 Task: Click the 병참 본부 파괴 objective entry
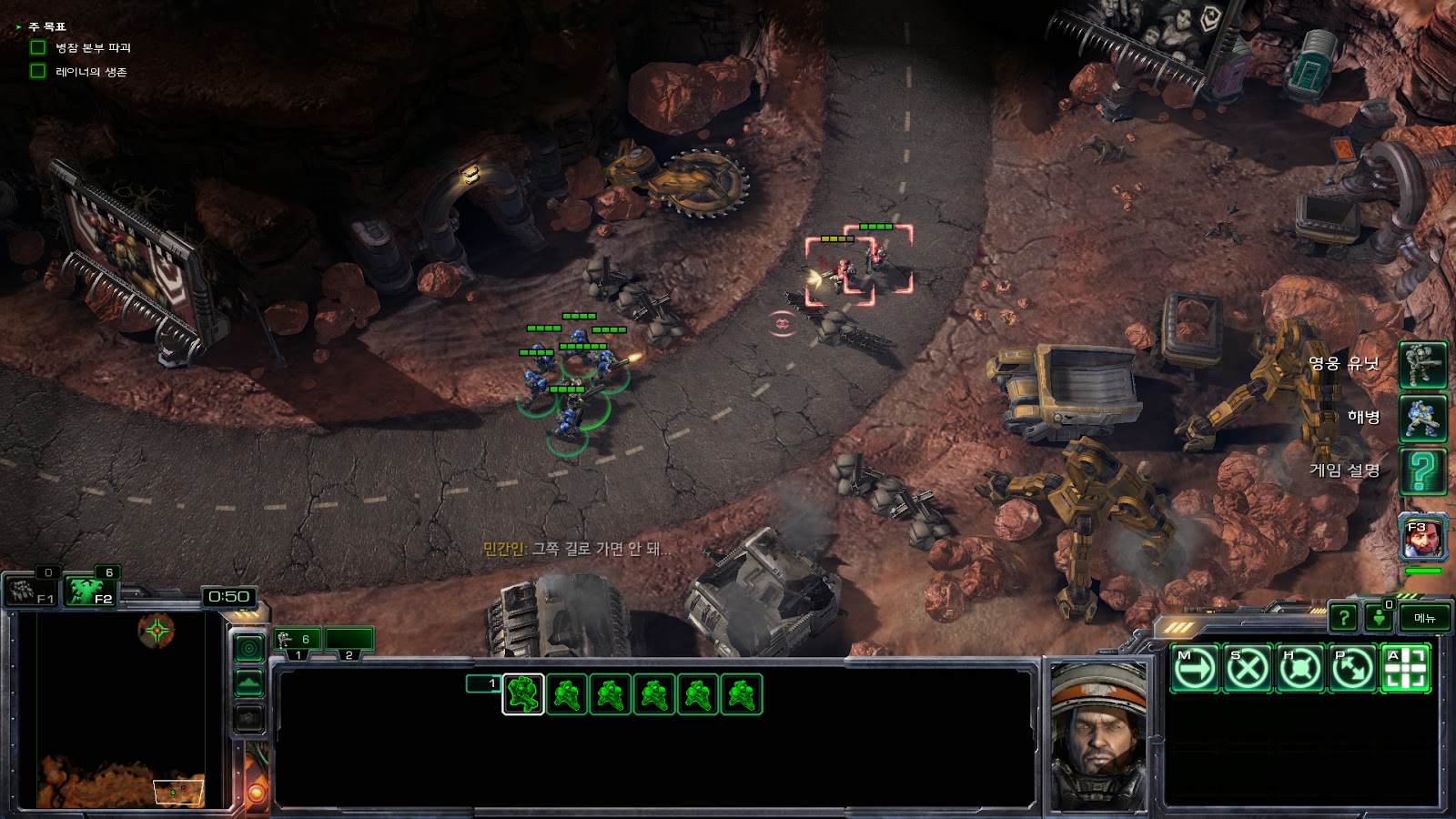pos(93,47)
